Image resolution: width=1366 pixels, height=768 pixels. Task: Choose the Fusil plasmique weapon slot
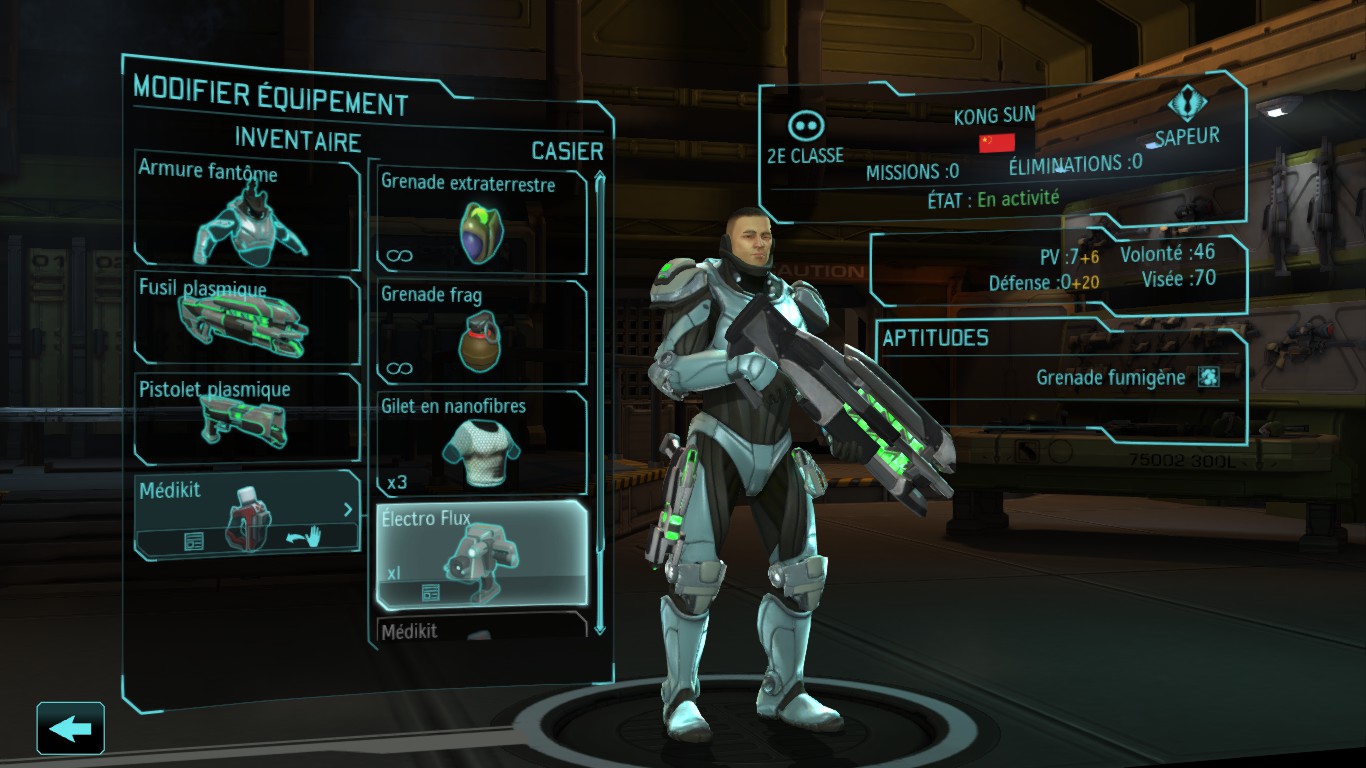pos(247,319)
